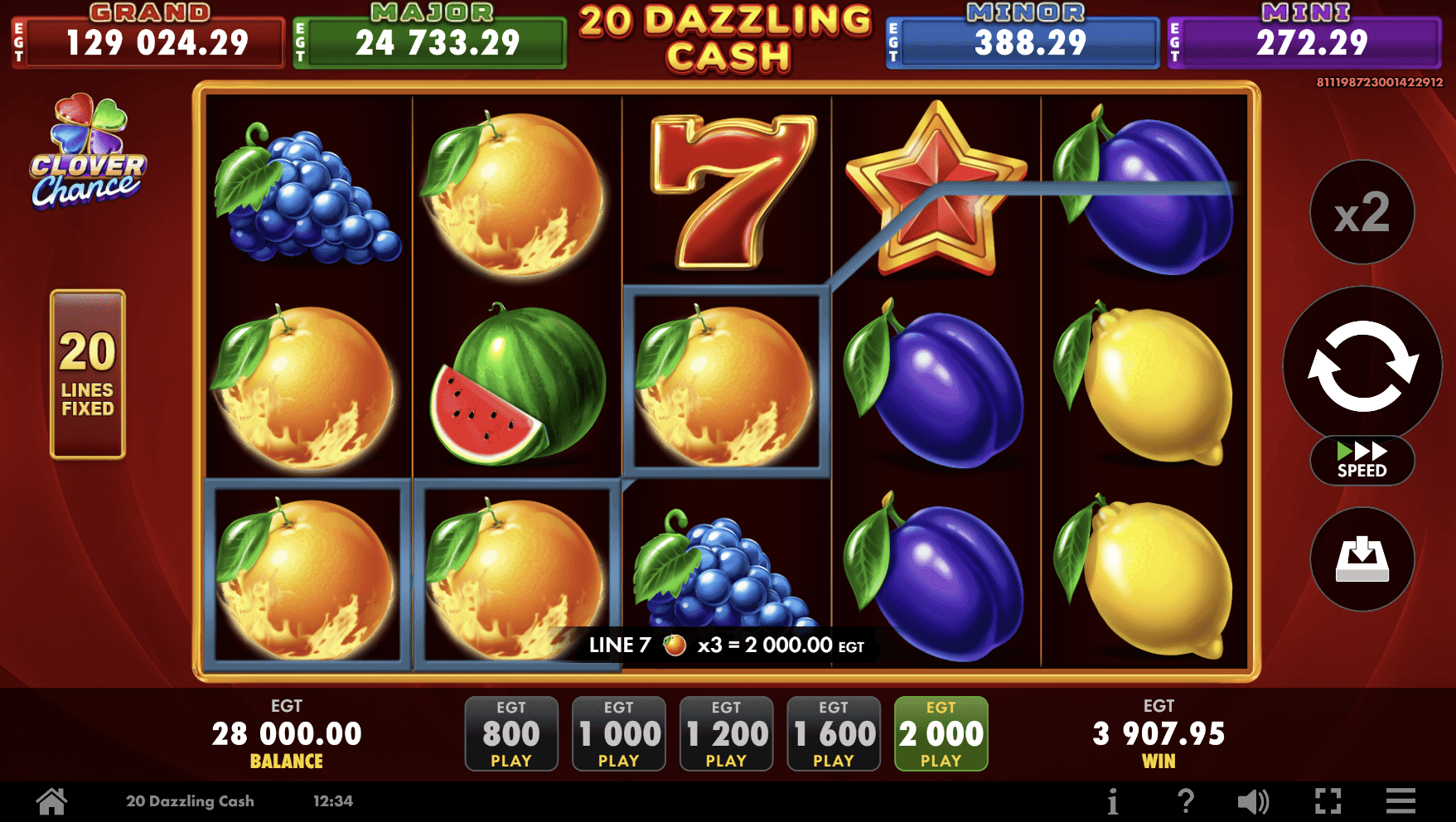Screen dimensions: 1456x822
Task: Open the help screen via the question mark icon
Action: click(x=1183, y=800)
